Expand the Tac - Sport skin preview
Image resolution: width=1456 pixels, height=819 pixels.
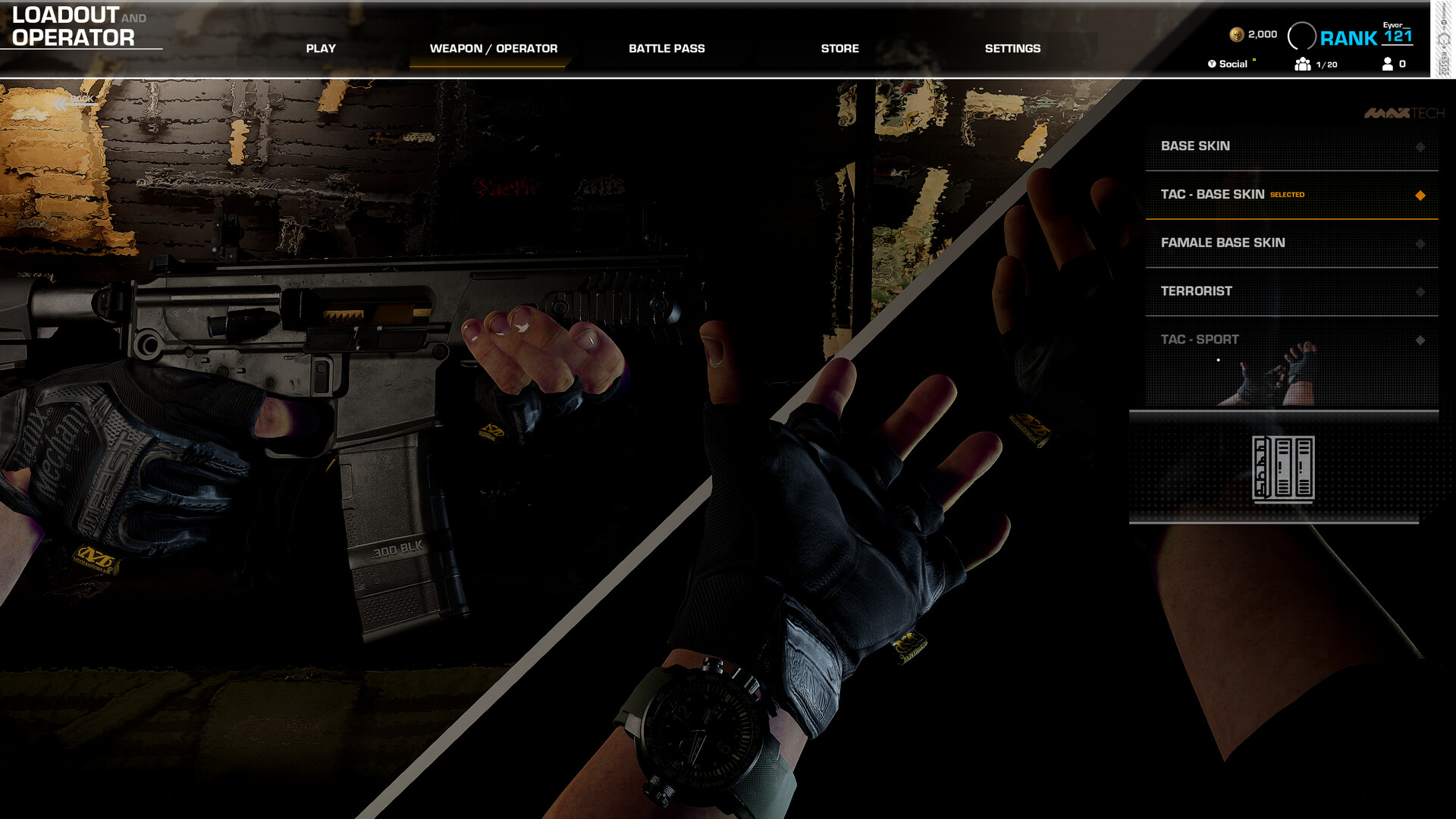click(1419, 340)
